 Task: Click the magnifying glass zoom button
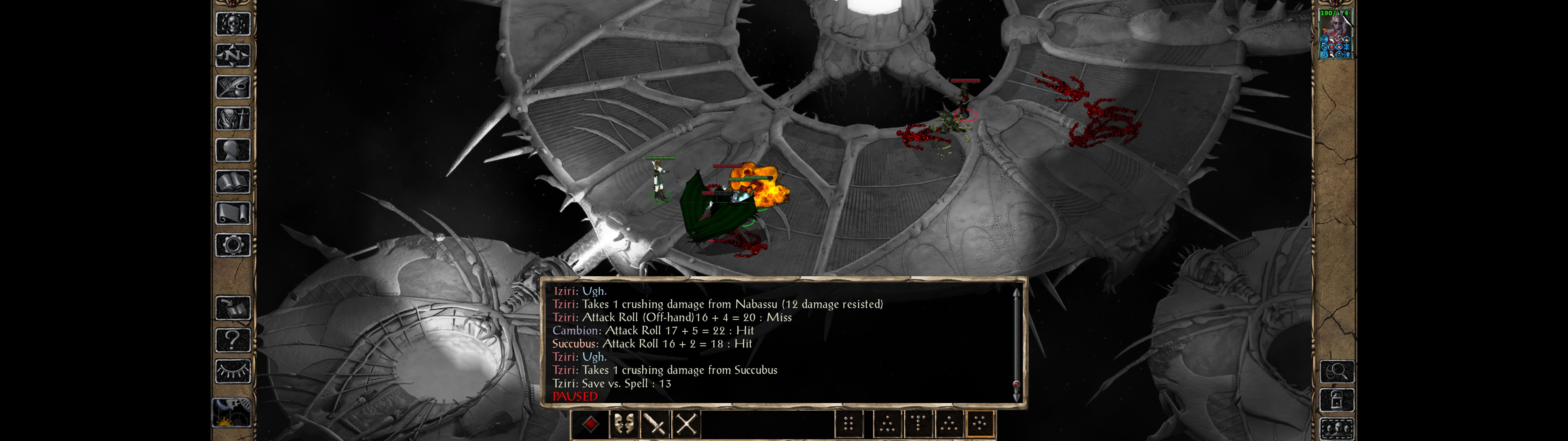1337,371
